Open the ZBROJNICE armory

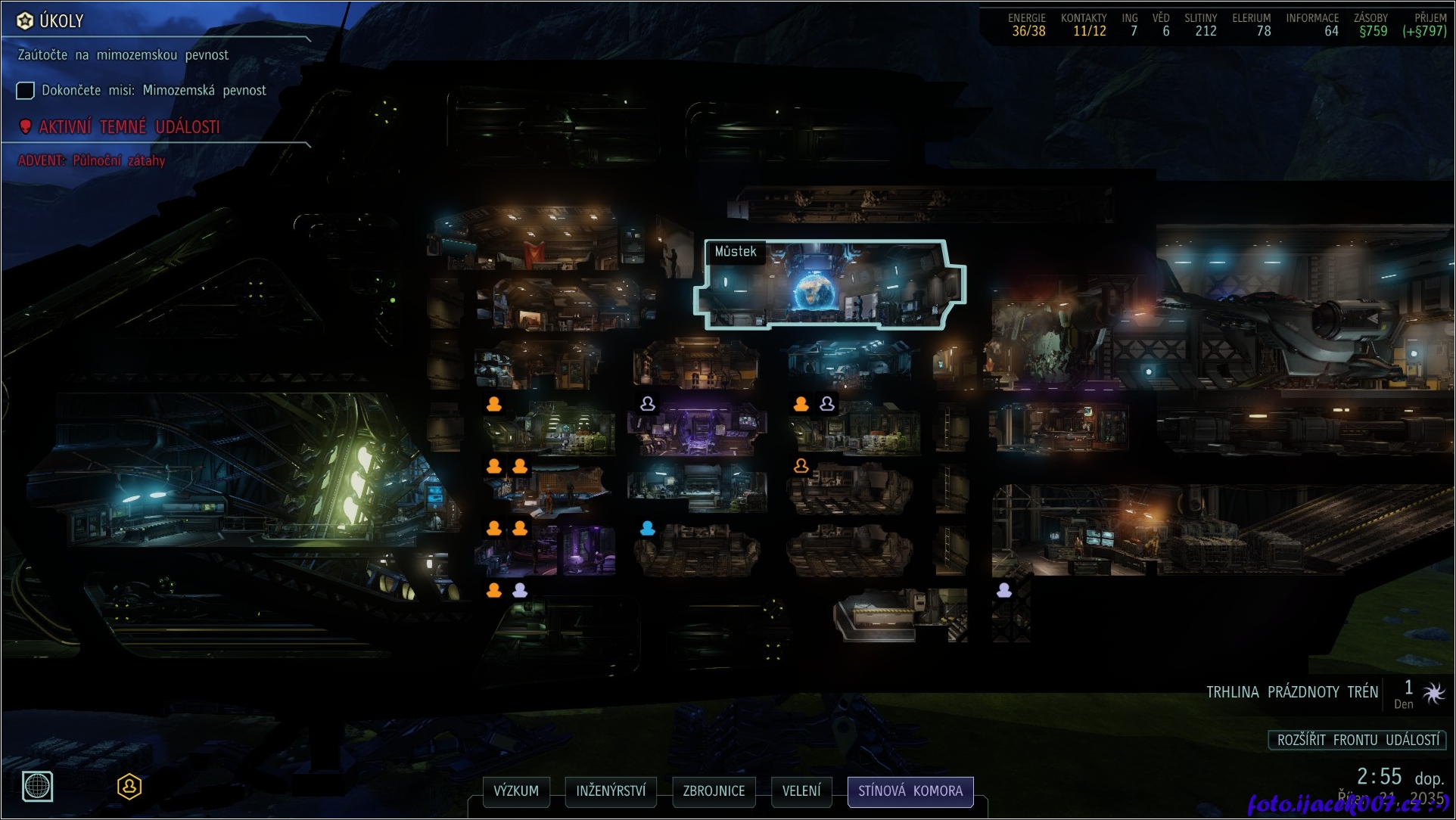click(x=714, y=791)
